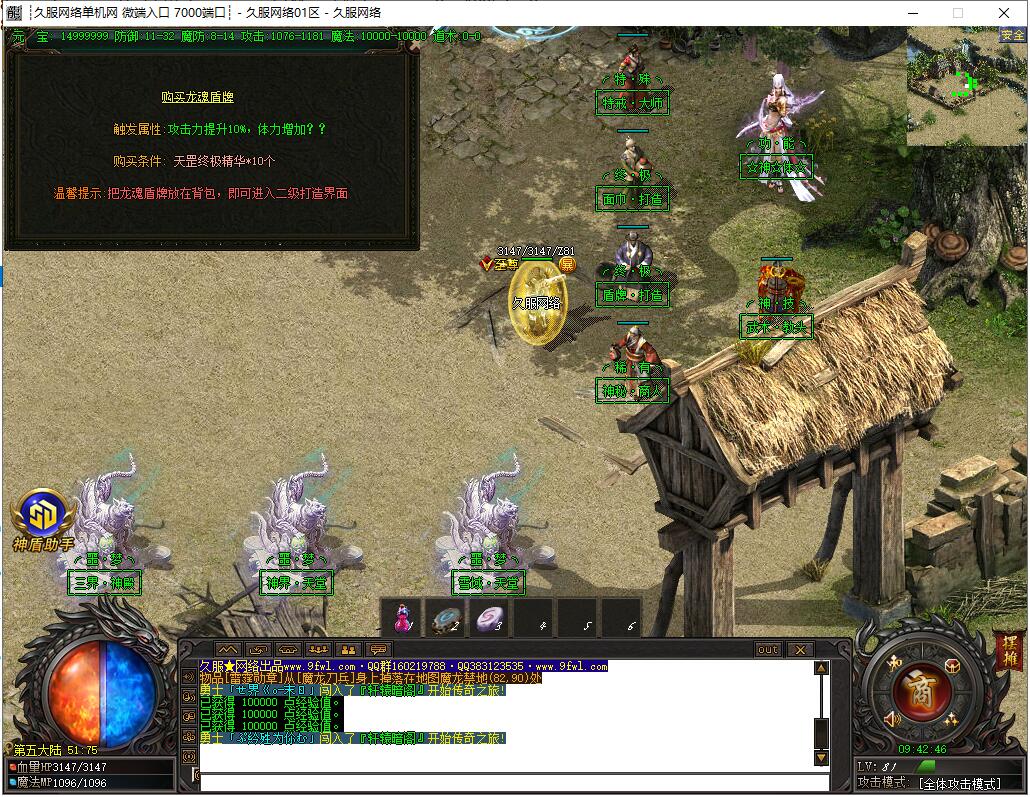The height and width of the screenshot is (797, 1030).
Task: Click the 'out' button on chat bar
Action: click(x=768, y=649)
